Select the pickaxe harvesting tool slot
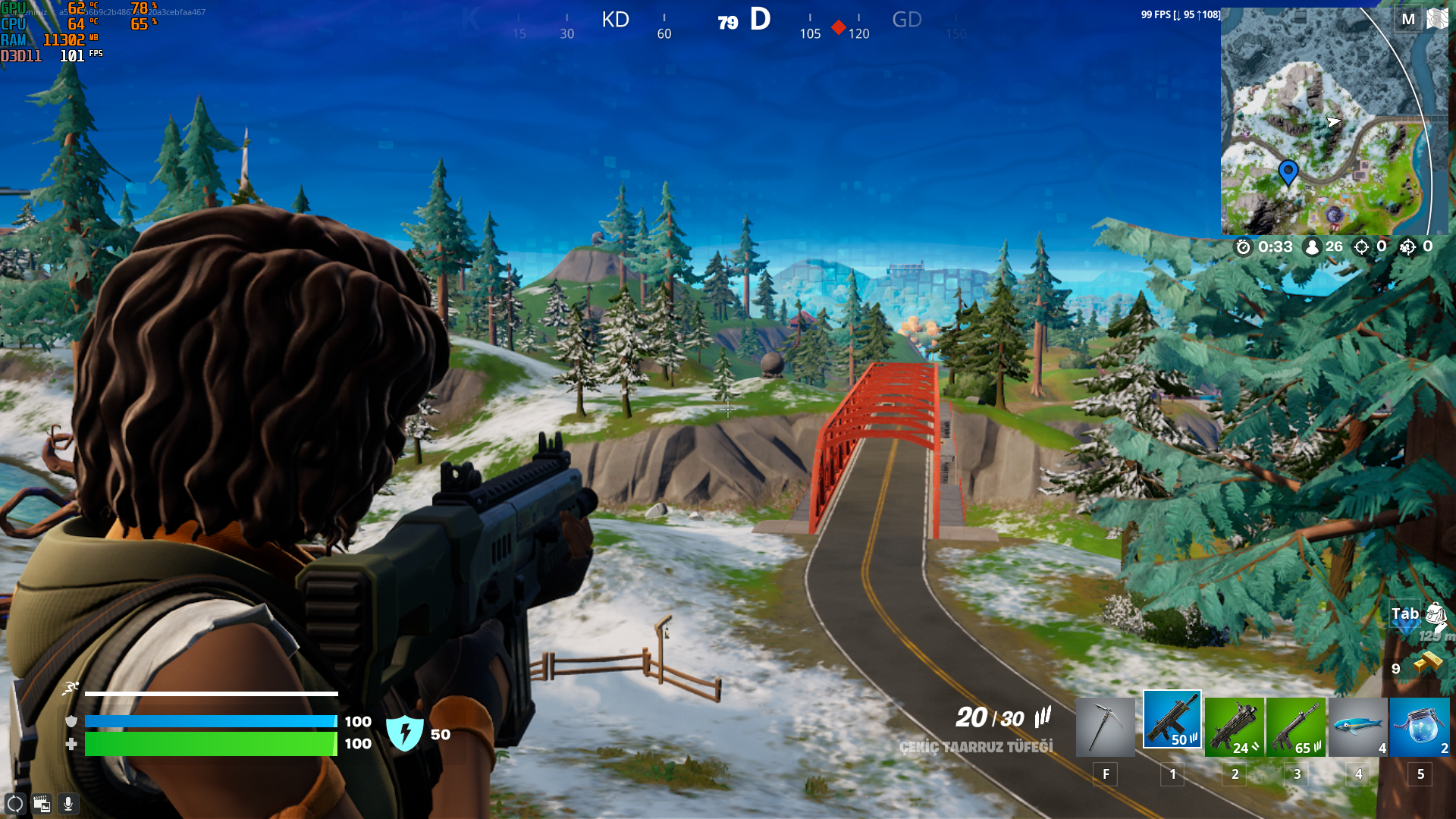Viewport: 1456px width, 819px height. coord(1105,726)
